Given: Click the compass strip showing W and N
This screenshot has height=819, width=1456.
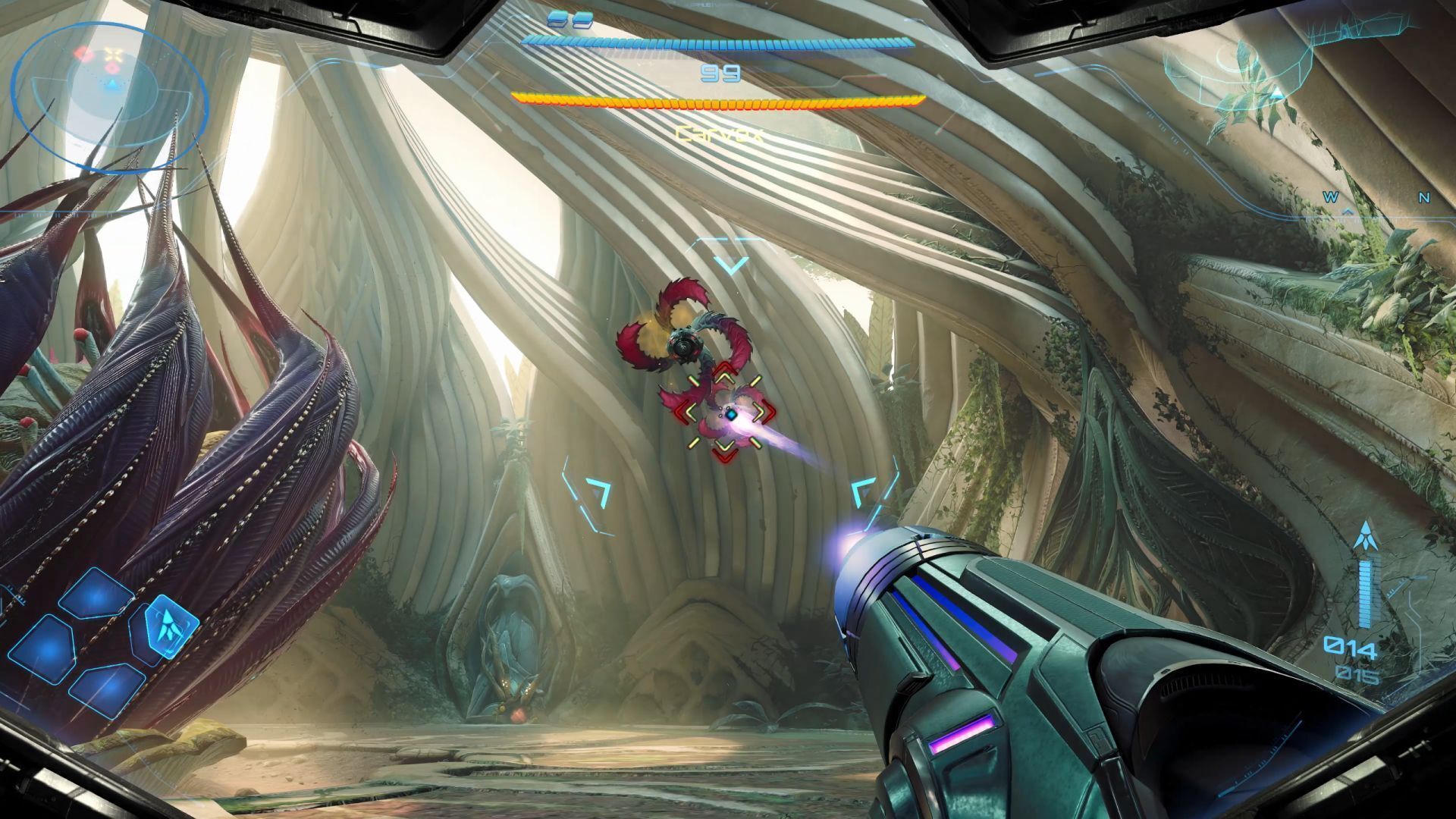Looking at the screenshot, I should tap(1376, 199).
